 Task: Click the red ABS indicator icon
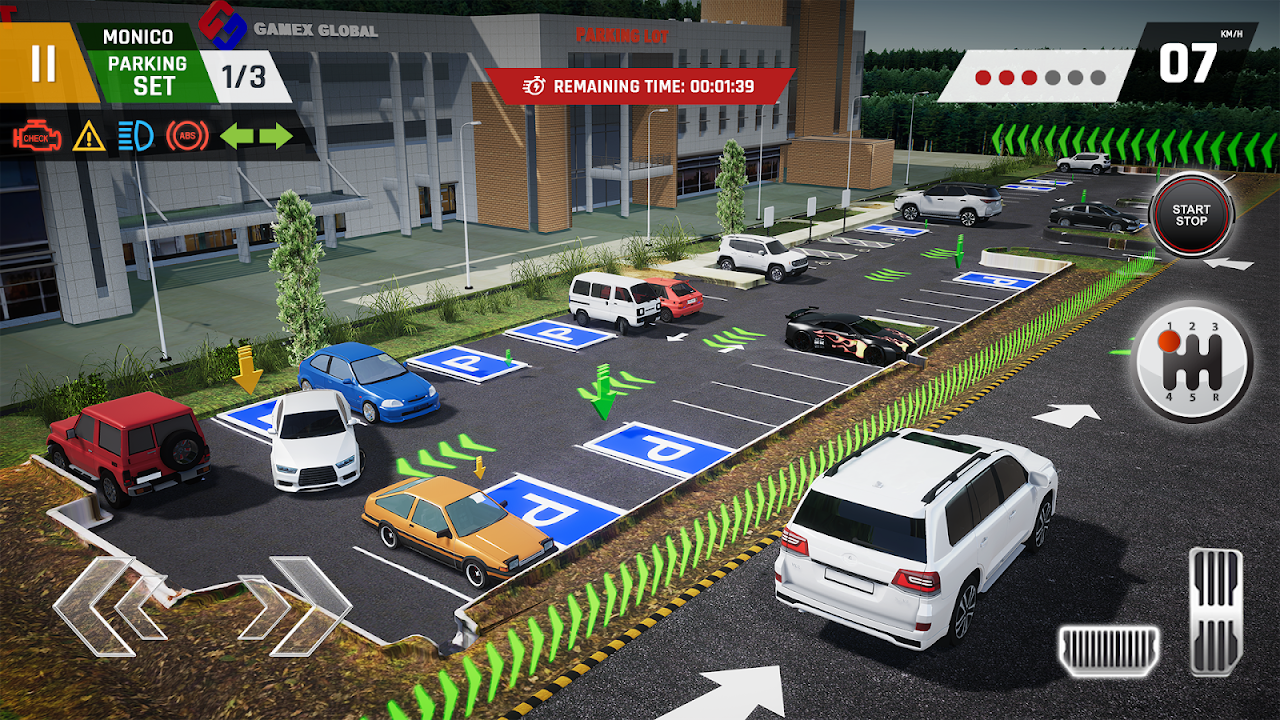(187, 136)
